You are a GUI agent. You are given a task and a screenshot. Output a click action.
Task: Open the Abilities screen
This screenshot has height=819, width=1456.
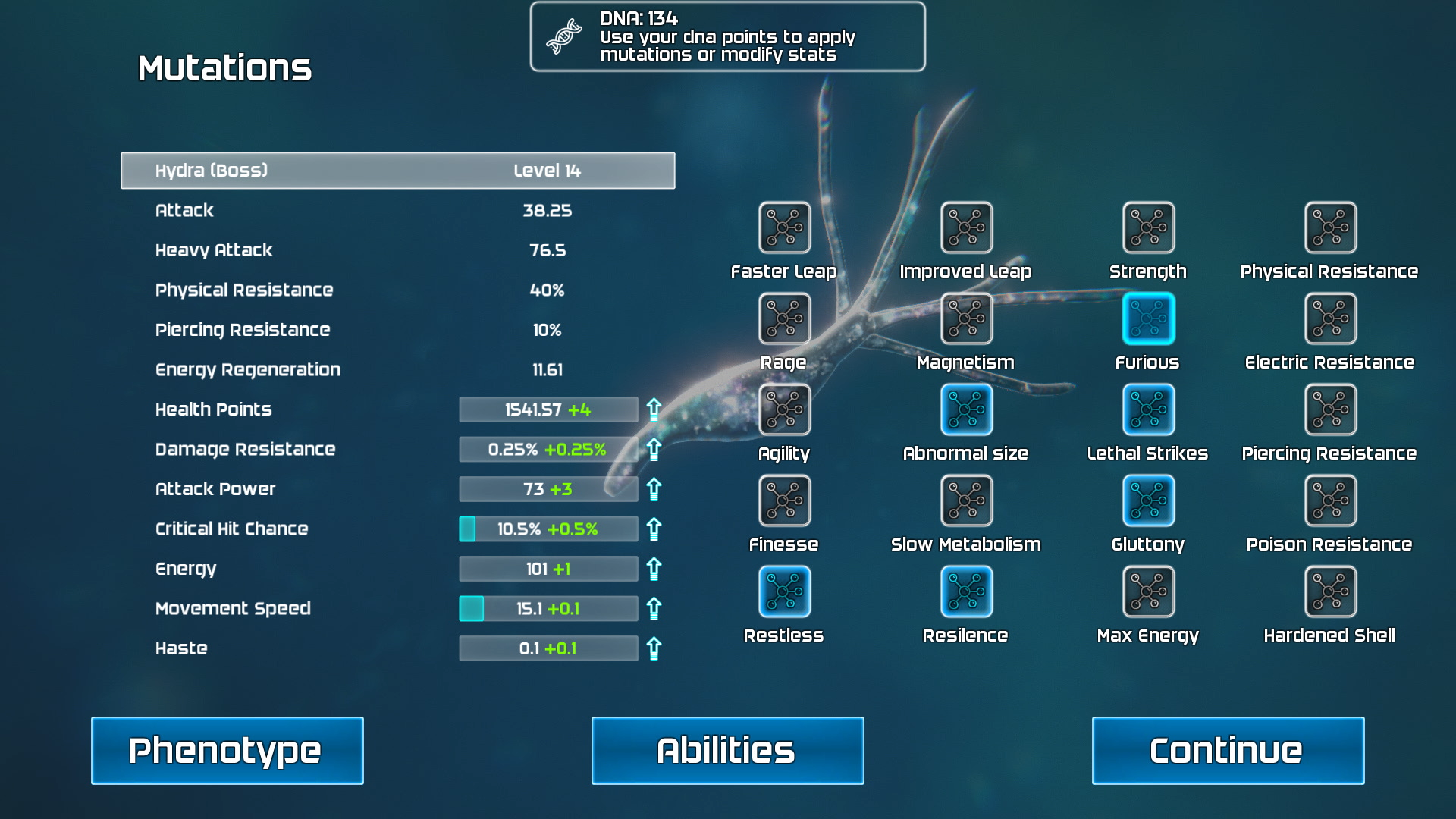(726, 750)
